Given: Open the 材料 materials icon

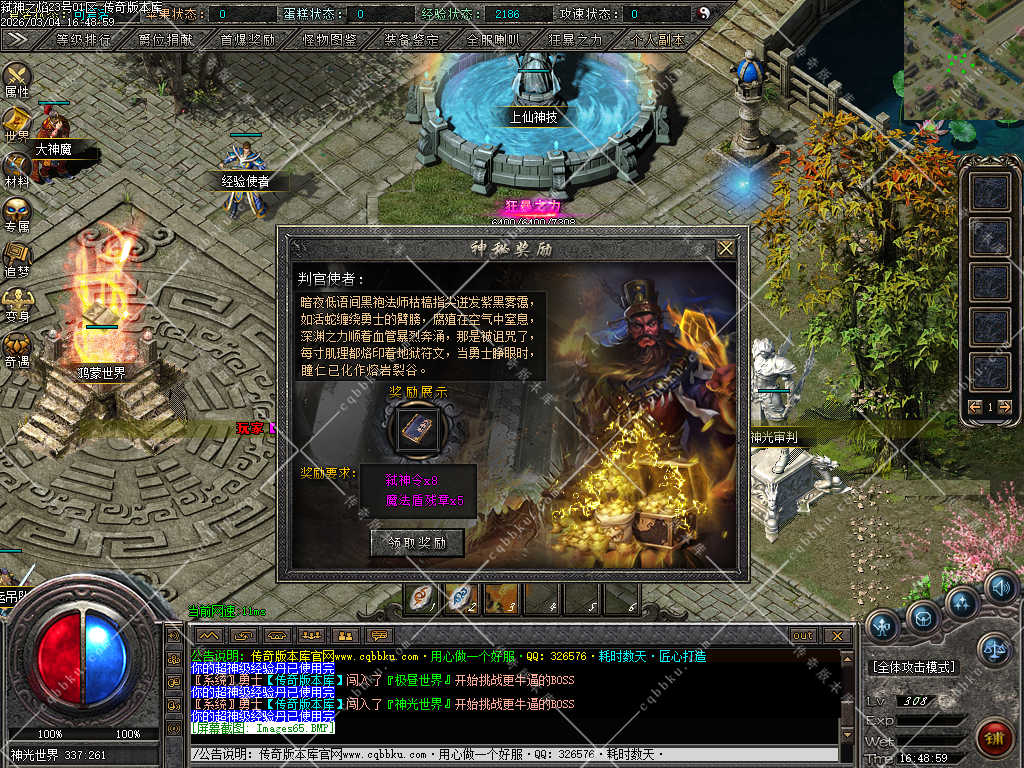Looking at the screenshot, I should pyautogui.click(x=17, y=166).
